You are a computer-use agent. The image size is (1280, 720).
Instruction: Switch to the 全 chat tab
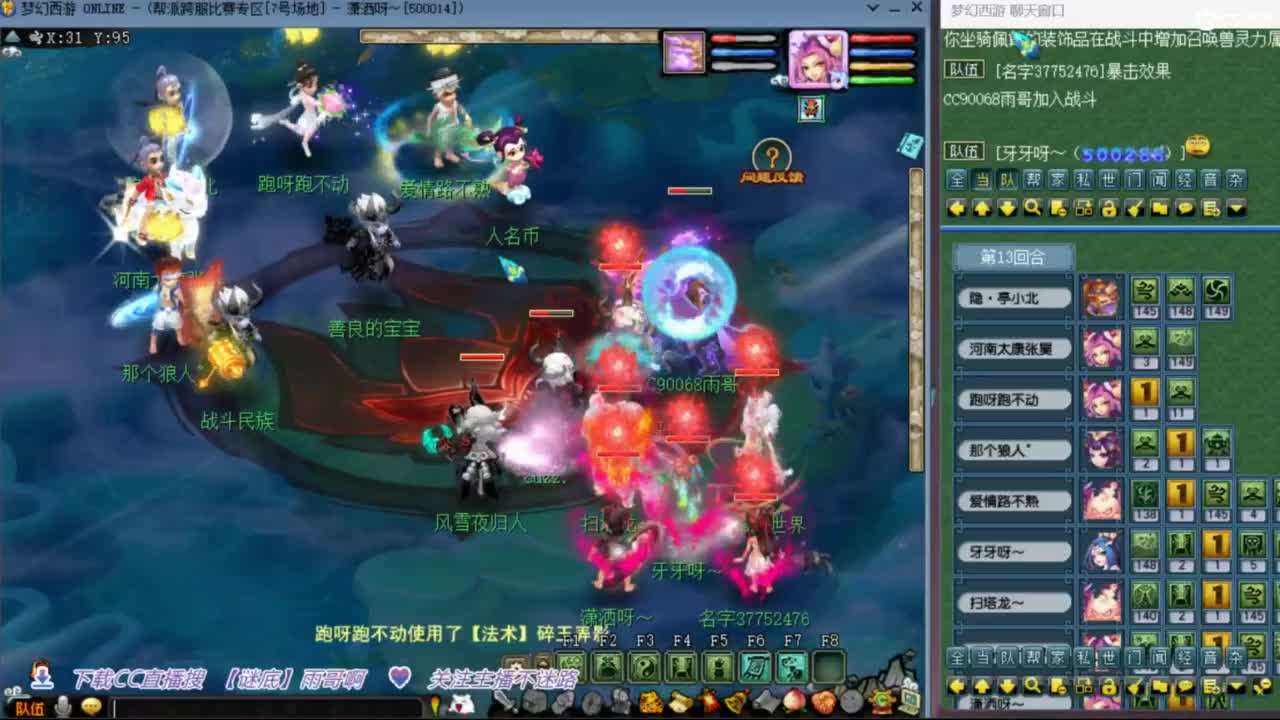coord(955,181)
